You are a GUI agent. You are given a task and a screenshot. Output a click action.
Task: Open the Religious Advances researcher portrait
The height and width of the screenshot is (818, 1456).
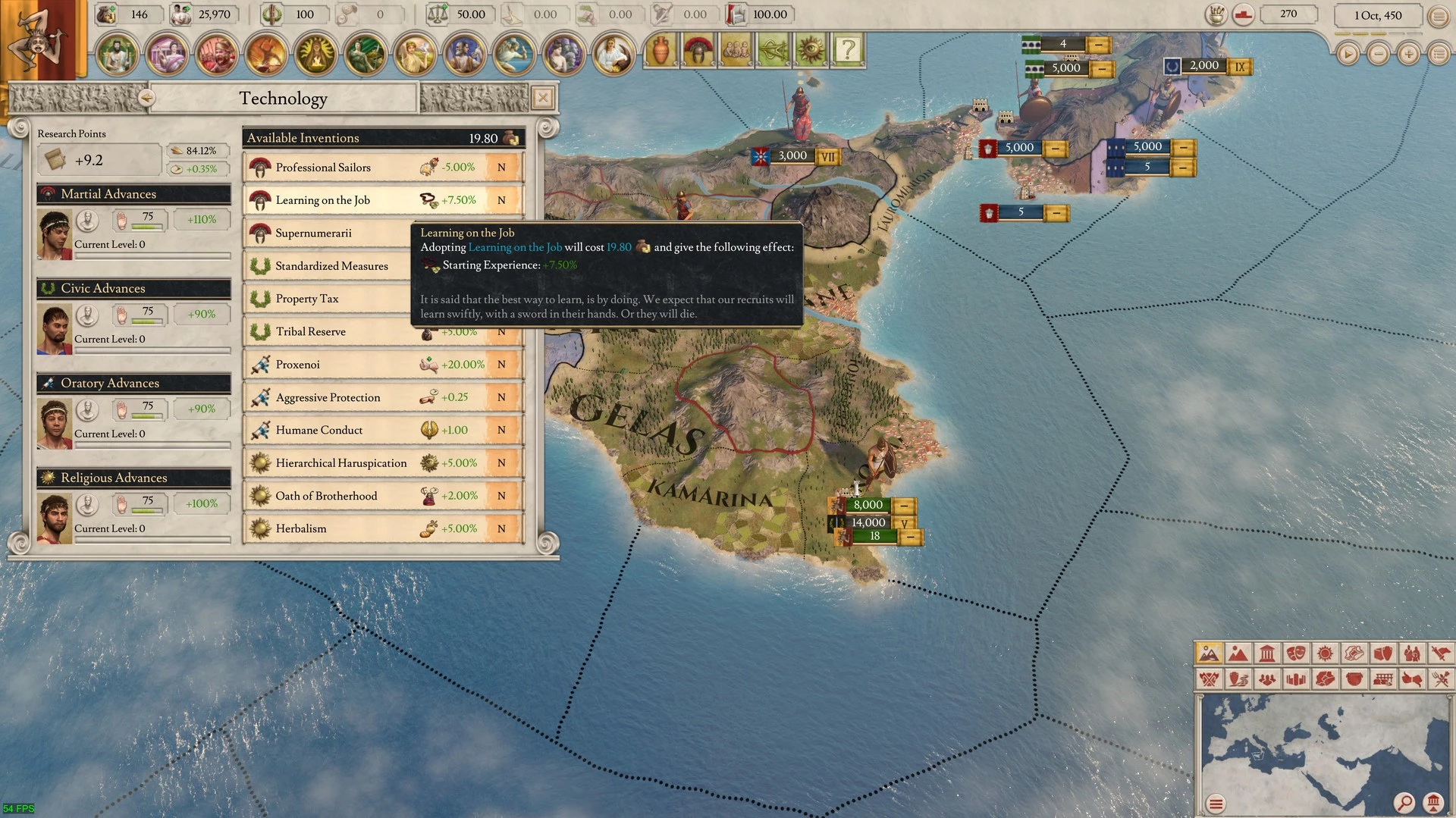pos(55,519)
